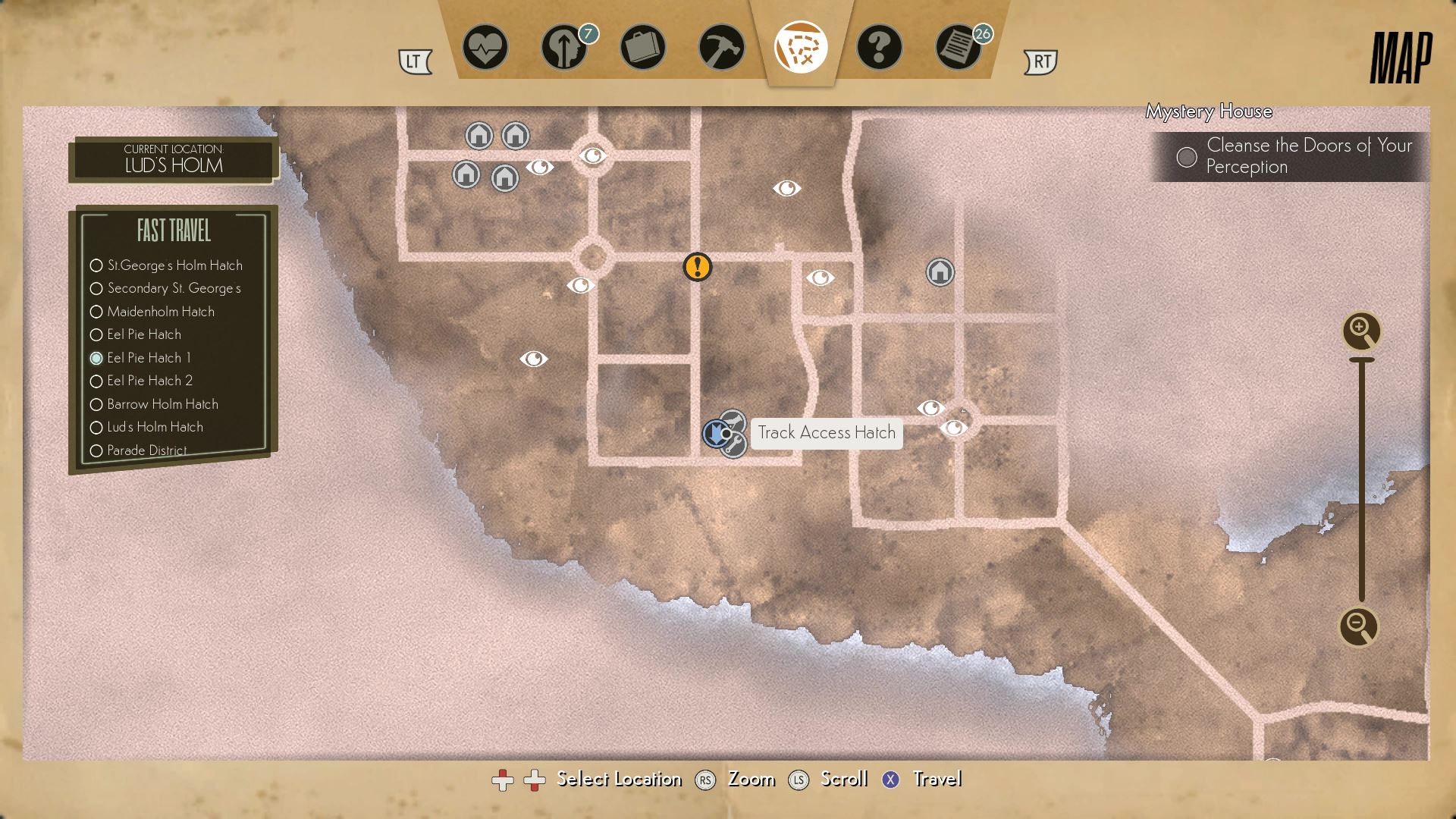Select St. George's Holm Hatch fast travel
Image resolution: width=1456 pixels, height=819 pixels.
coord(174,265)
